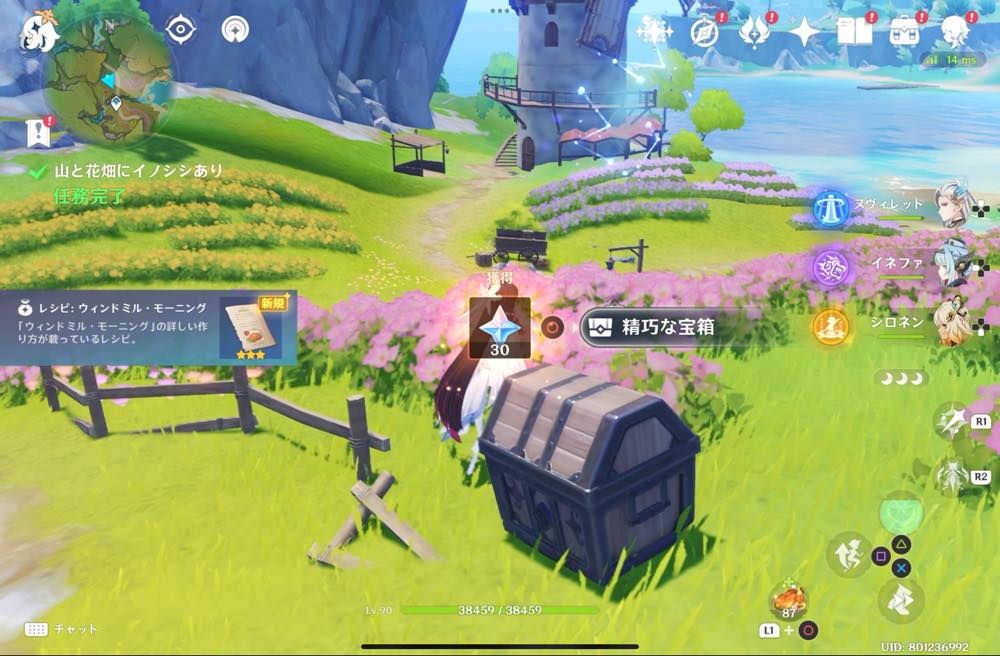Open the wish star icon

(654, 32)
